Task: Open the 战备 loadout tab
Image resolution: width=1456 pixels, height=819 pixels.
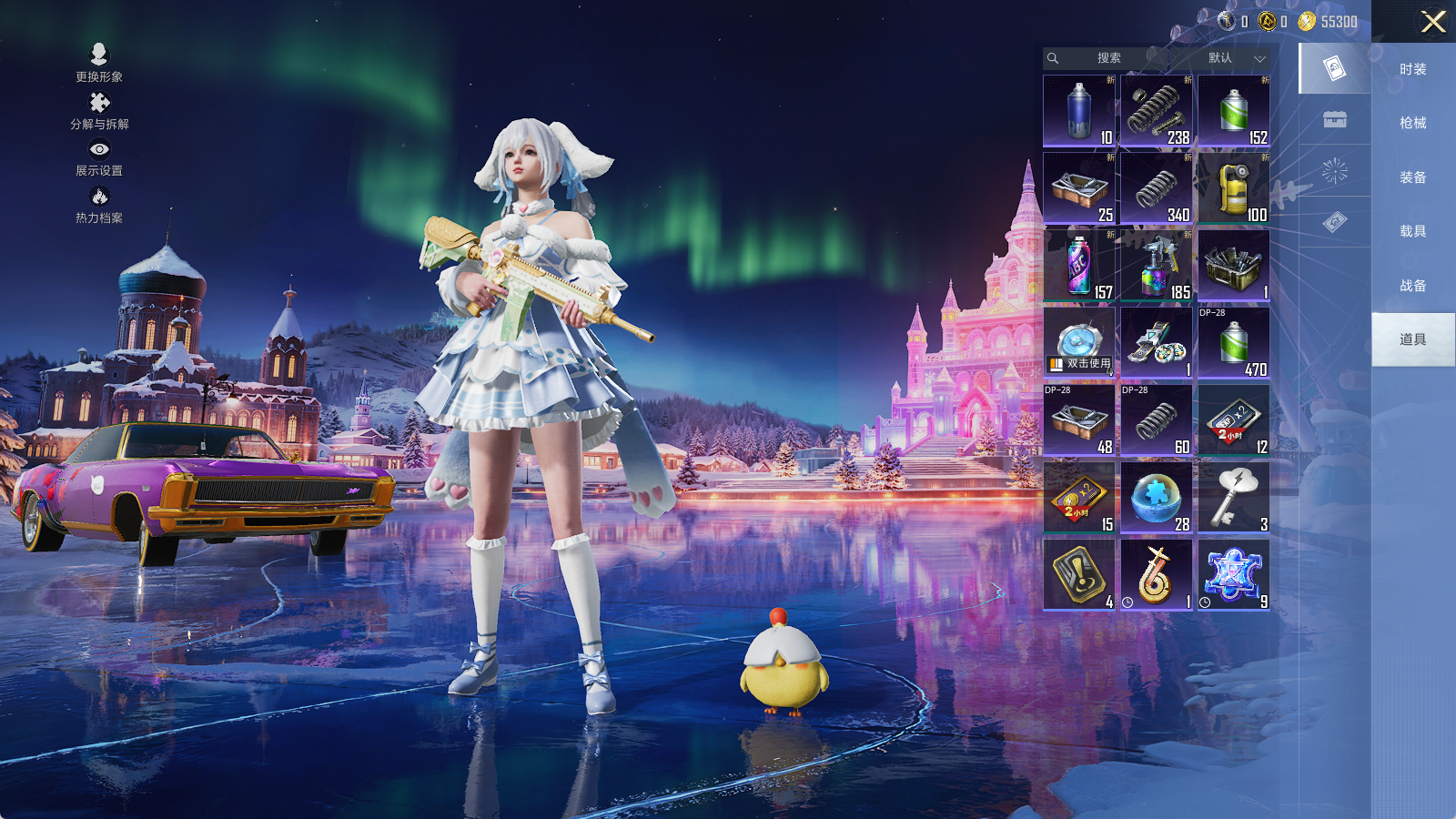Action: [x=1412, y=286]
